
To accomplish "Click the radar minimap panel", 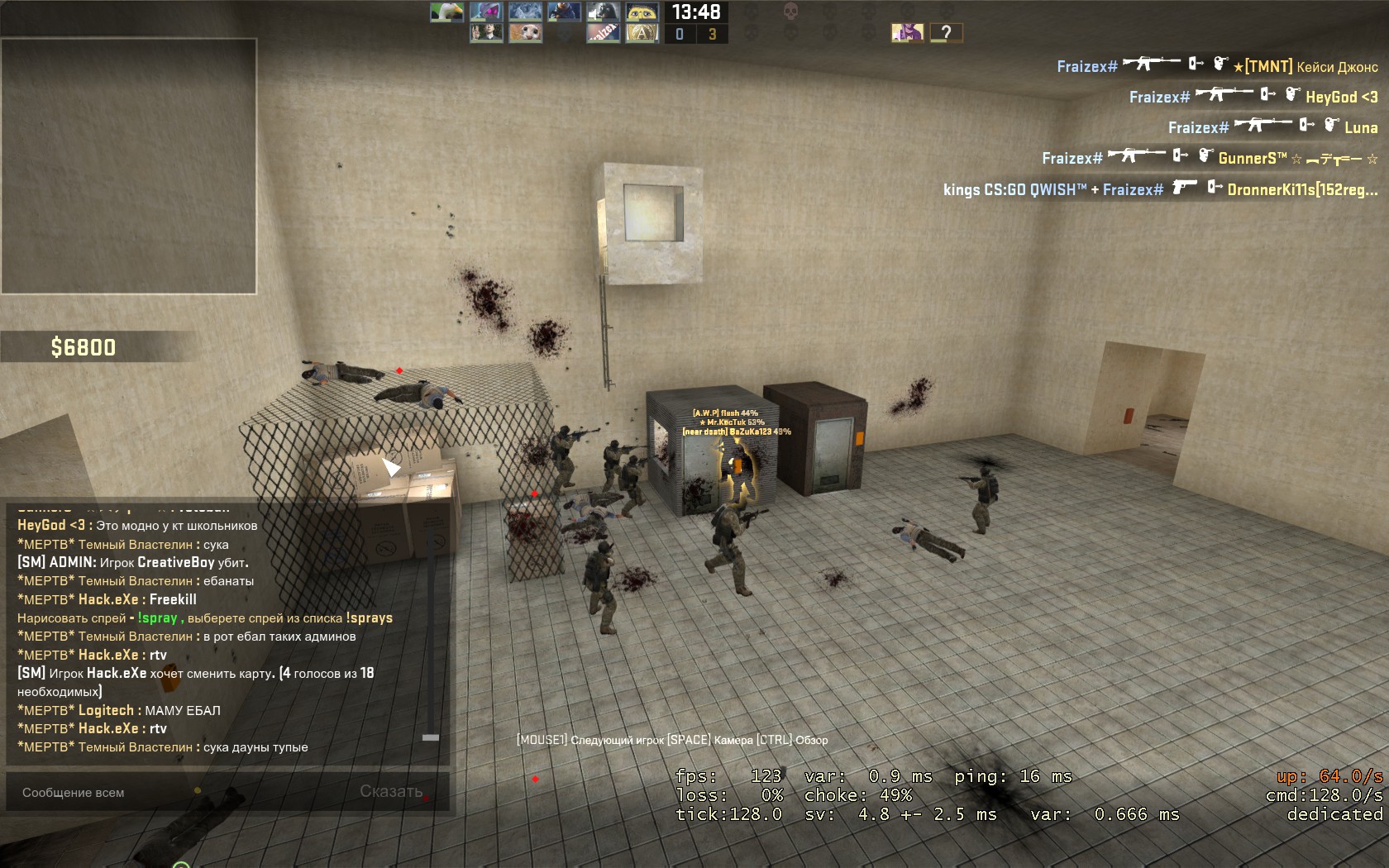I will [x=129, y=166].
